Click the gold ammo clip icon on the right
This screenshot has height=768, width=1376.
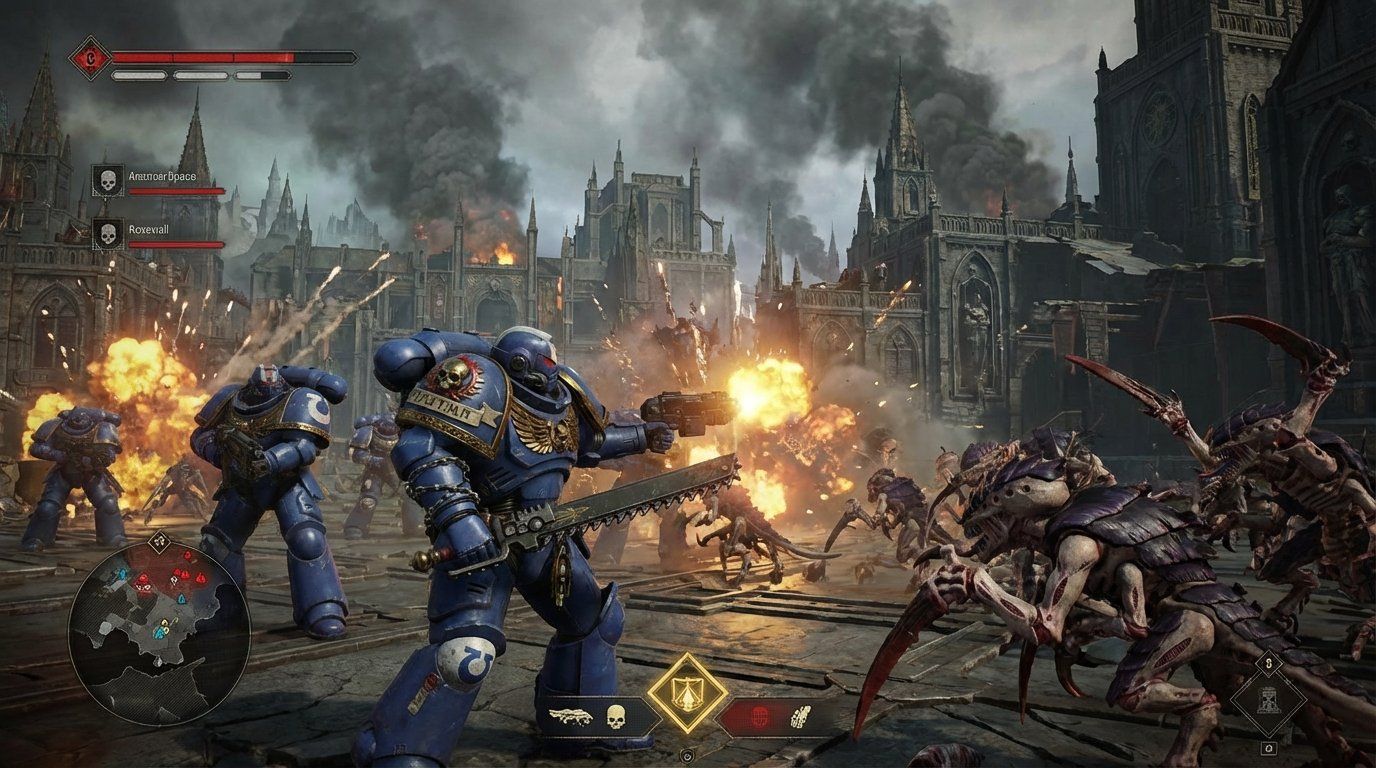tap(799, 718)
